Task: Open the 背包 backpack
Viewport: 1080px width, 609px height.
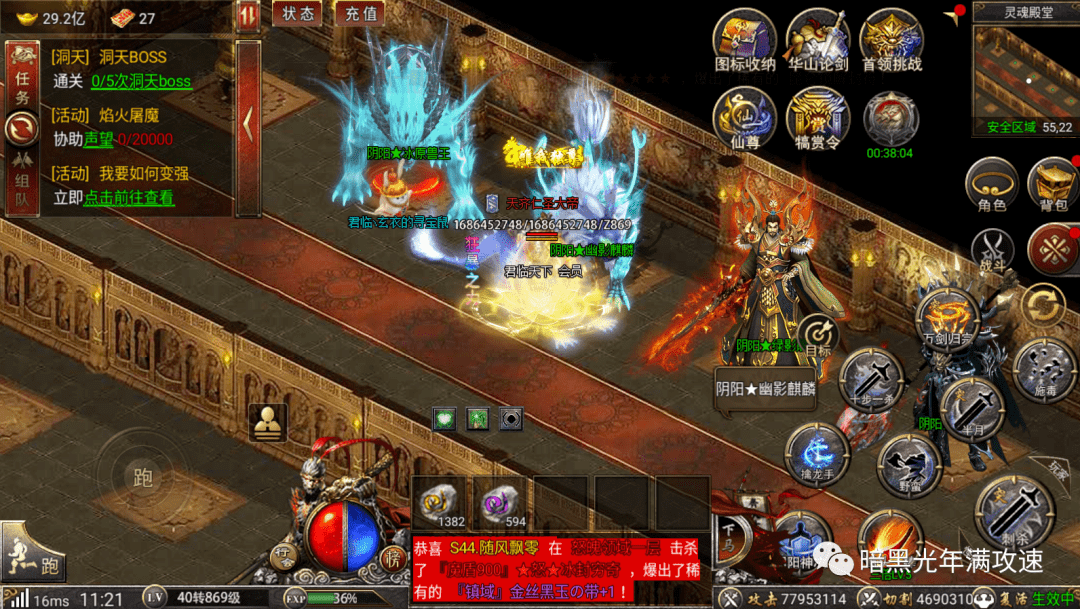Action: click(x=1052, y=186)
